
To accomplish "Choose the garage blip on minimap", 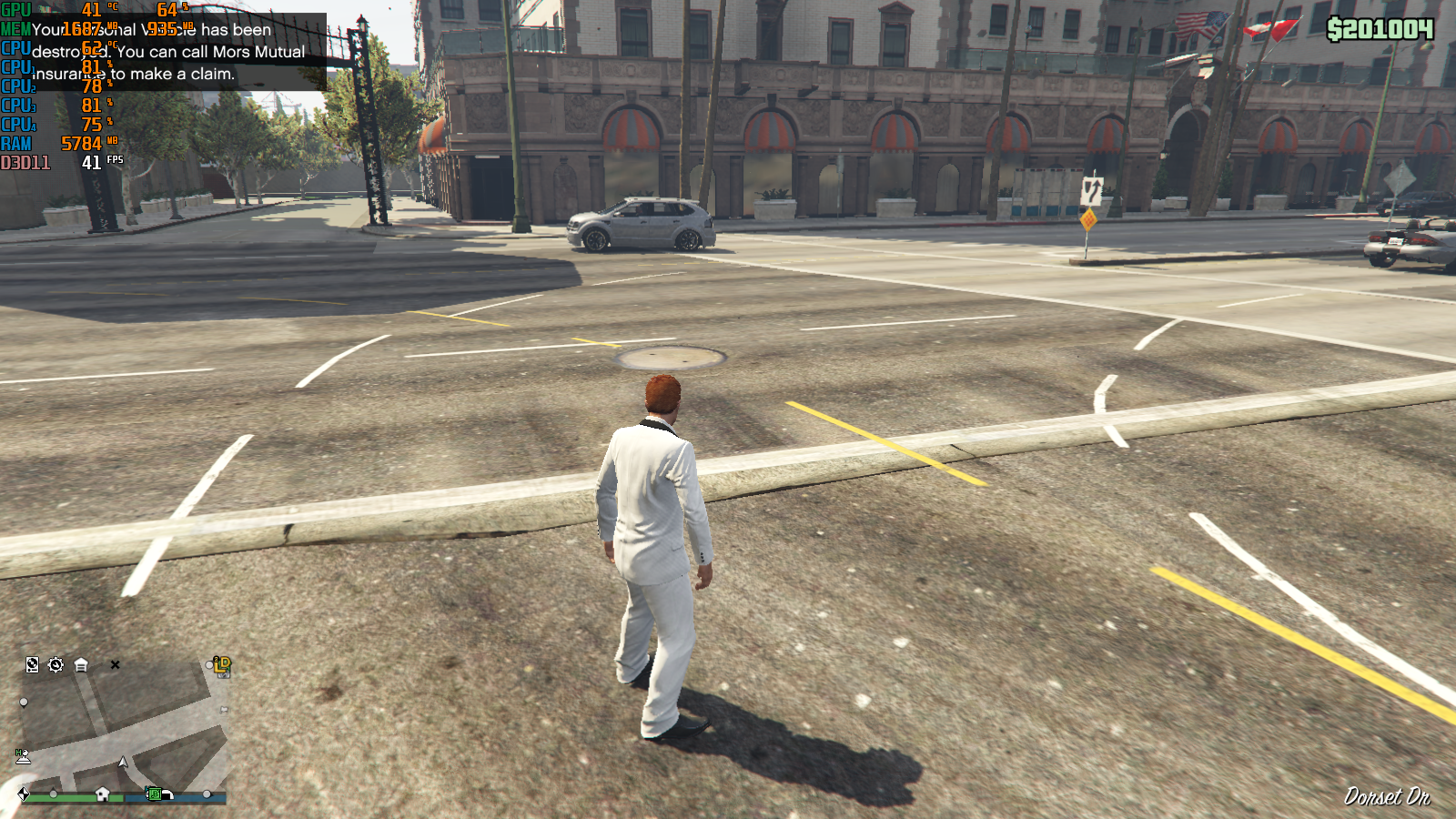I will (x=81, y=665).
